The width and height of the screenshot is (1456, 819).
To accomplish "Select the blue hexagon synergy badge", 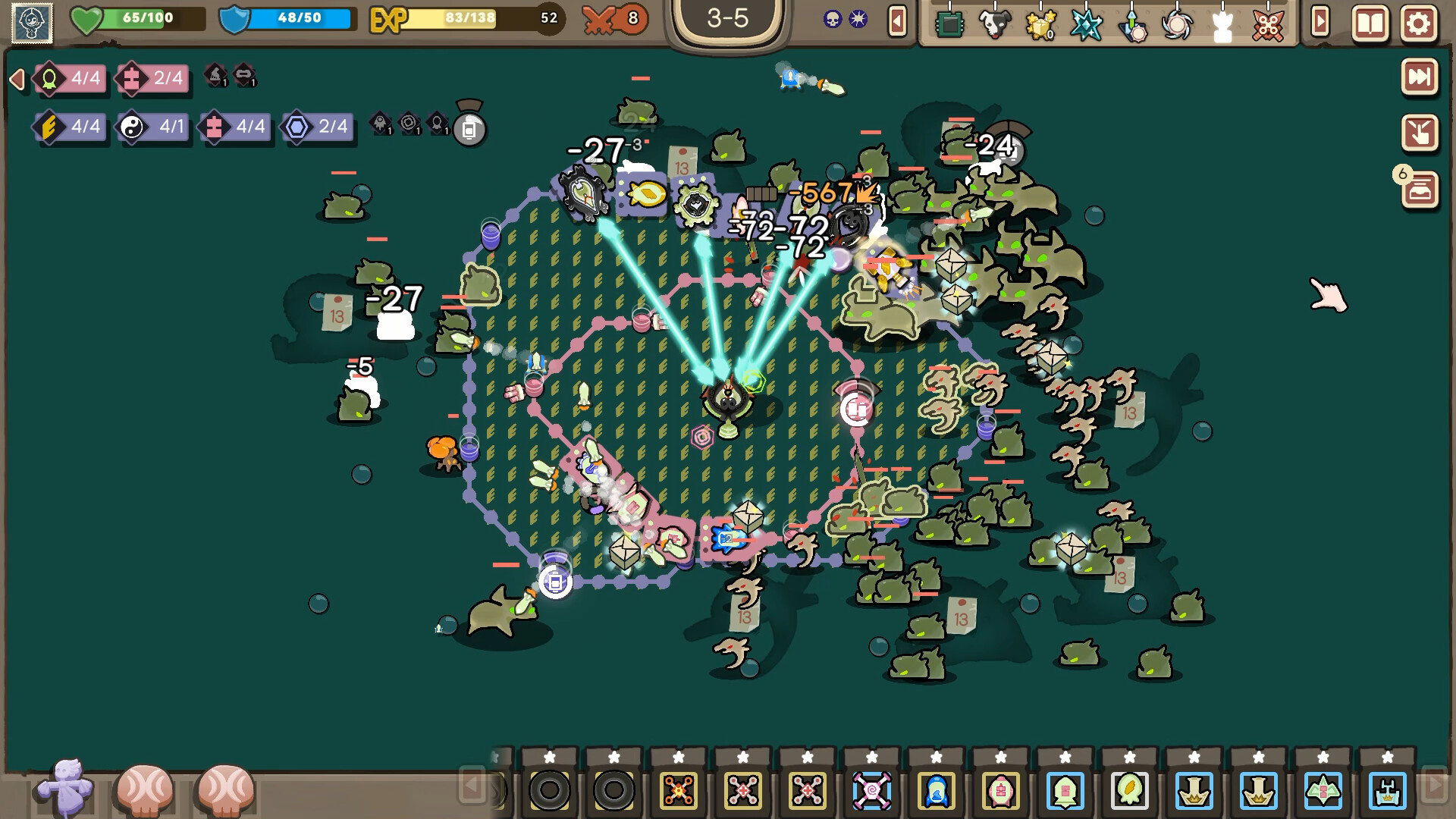I will (316, 127).
